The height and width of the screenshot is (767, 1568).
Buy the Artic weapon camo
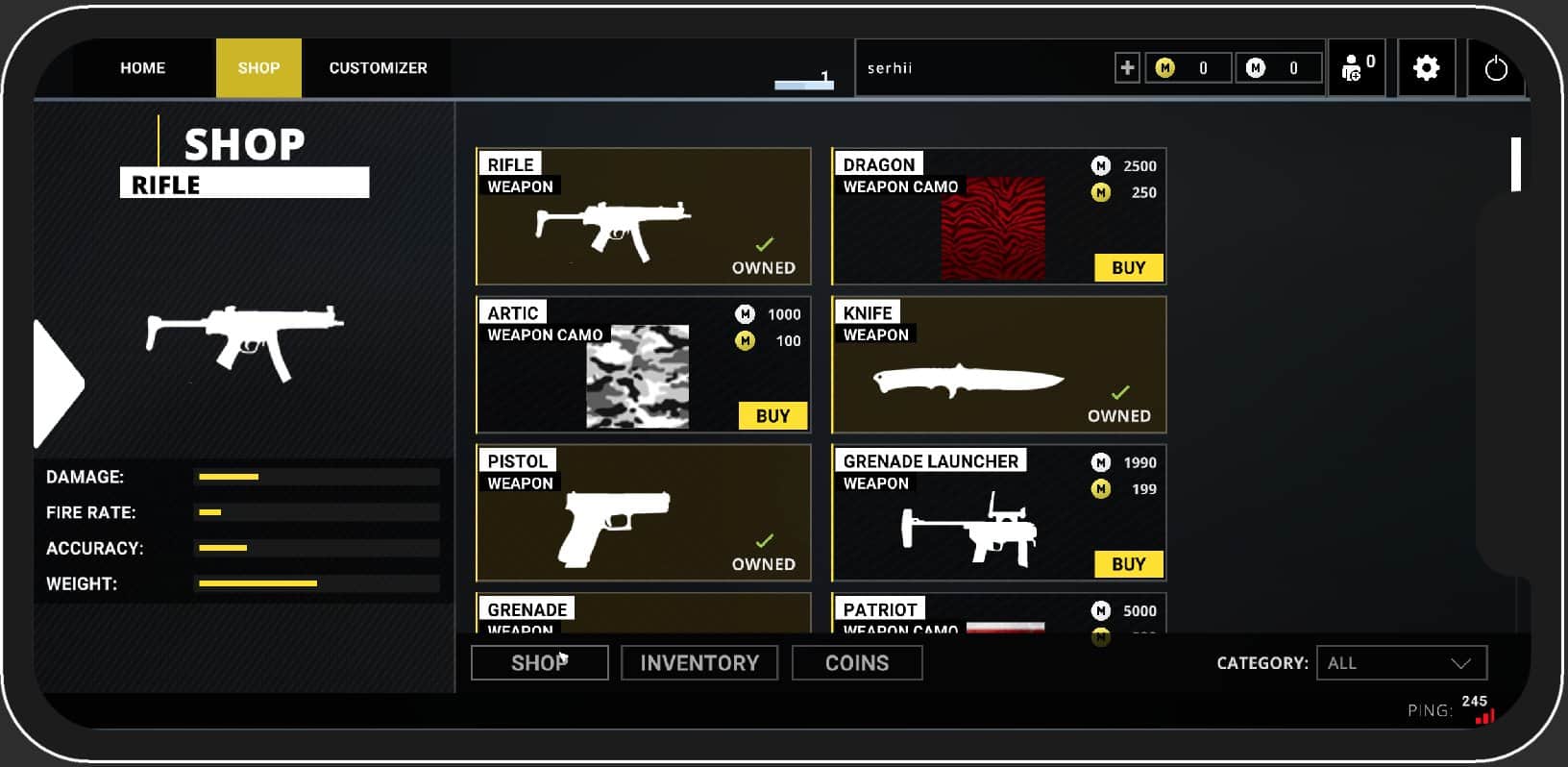coord(772,416)
